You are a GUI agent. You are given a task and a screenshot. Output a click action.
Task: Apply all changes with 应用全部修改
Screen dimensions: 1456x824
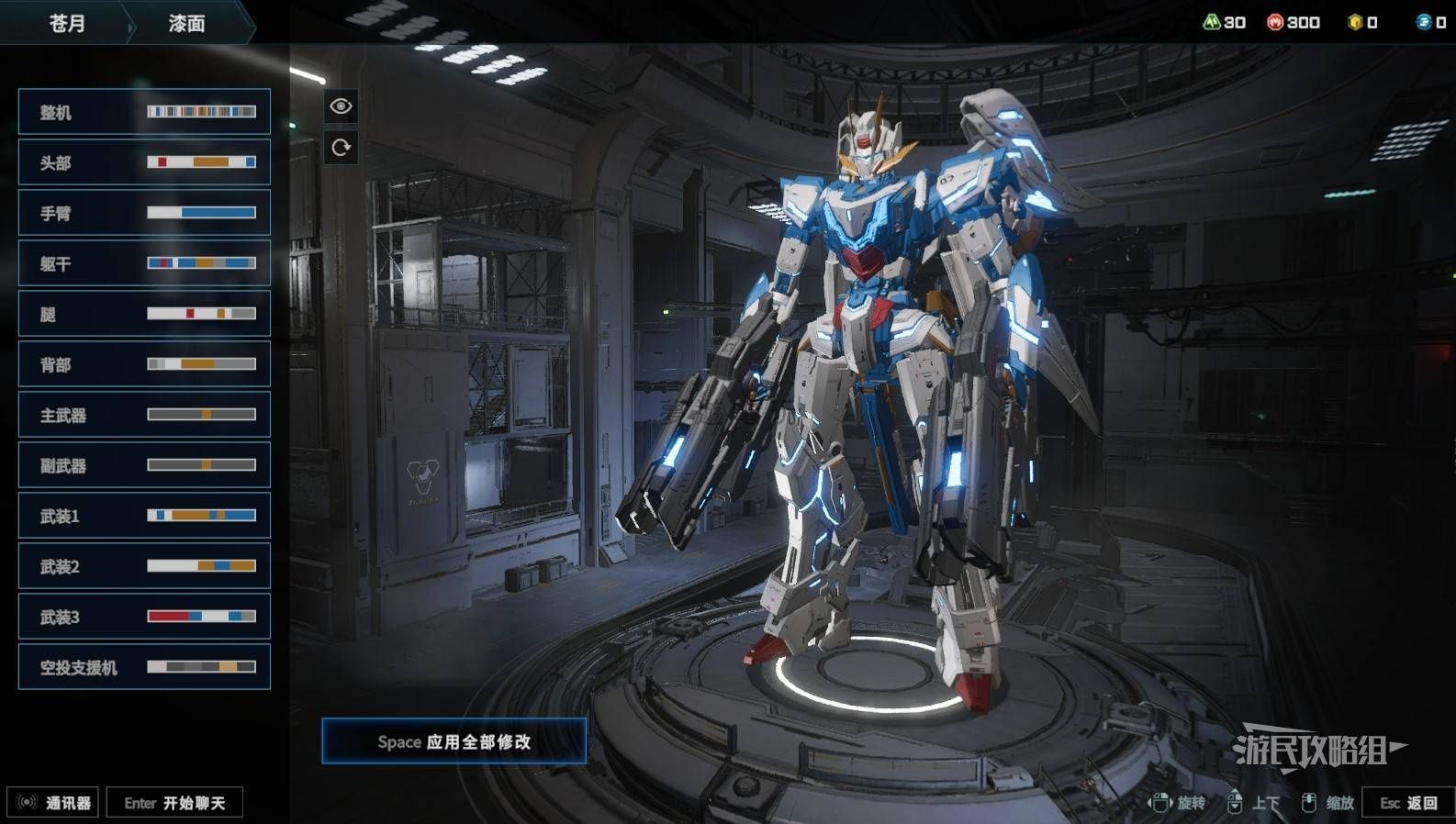coord(454,741)
